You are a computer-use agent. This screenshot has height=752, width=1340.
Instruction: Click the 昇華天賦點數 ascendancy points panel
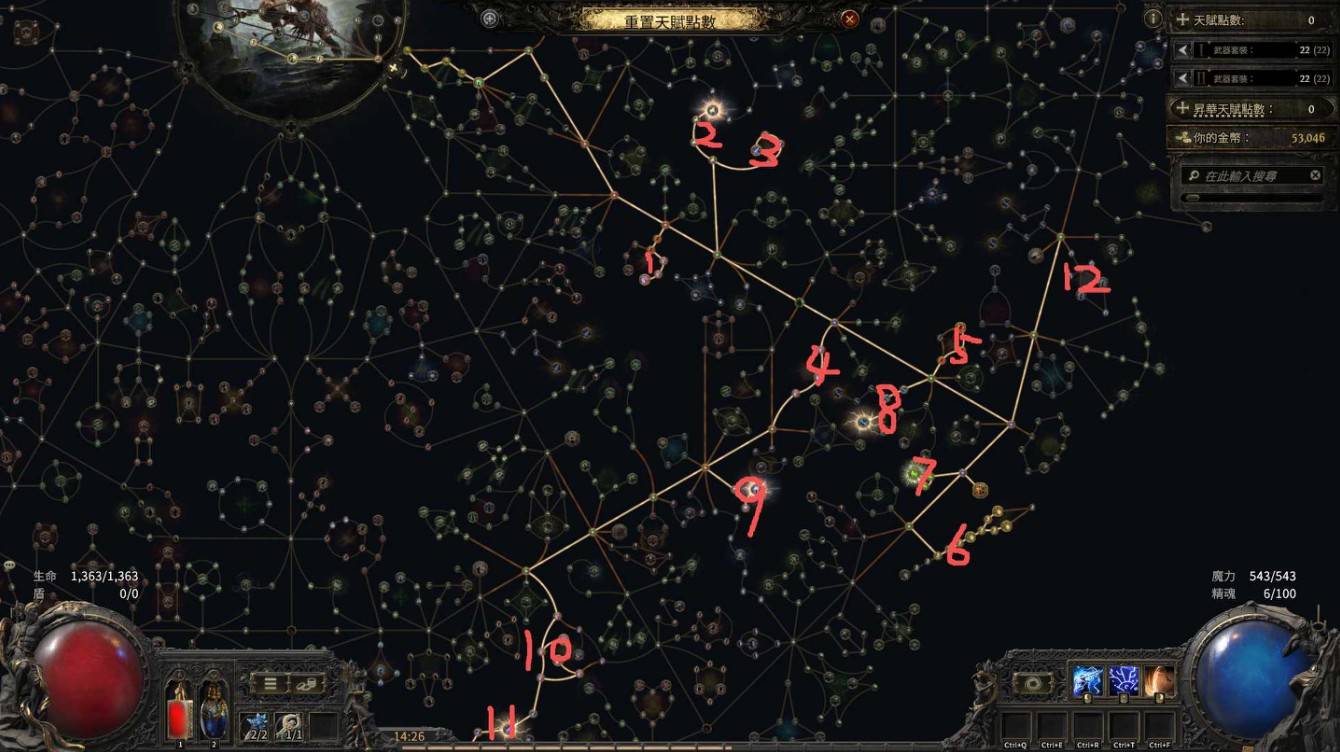coord(1252,108)
